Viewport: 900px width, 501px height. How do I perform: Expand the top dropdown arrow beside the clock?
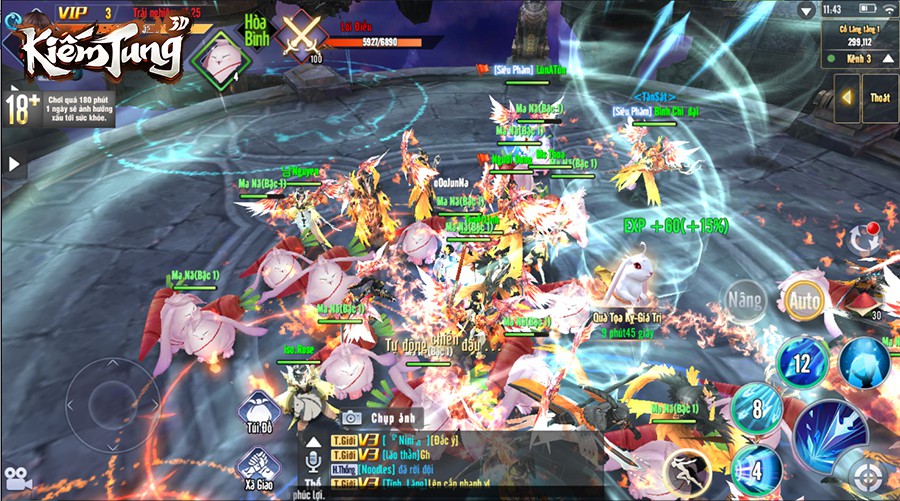pos(807,10)
